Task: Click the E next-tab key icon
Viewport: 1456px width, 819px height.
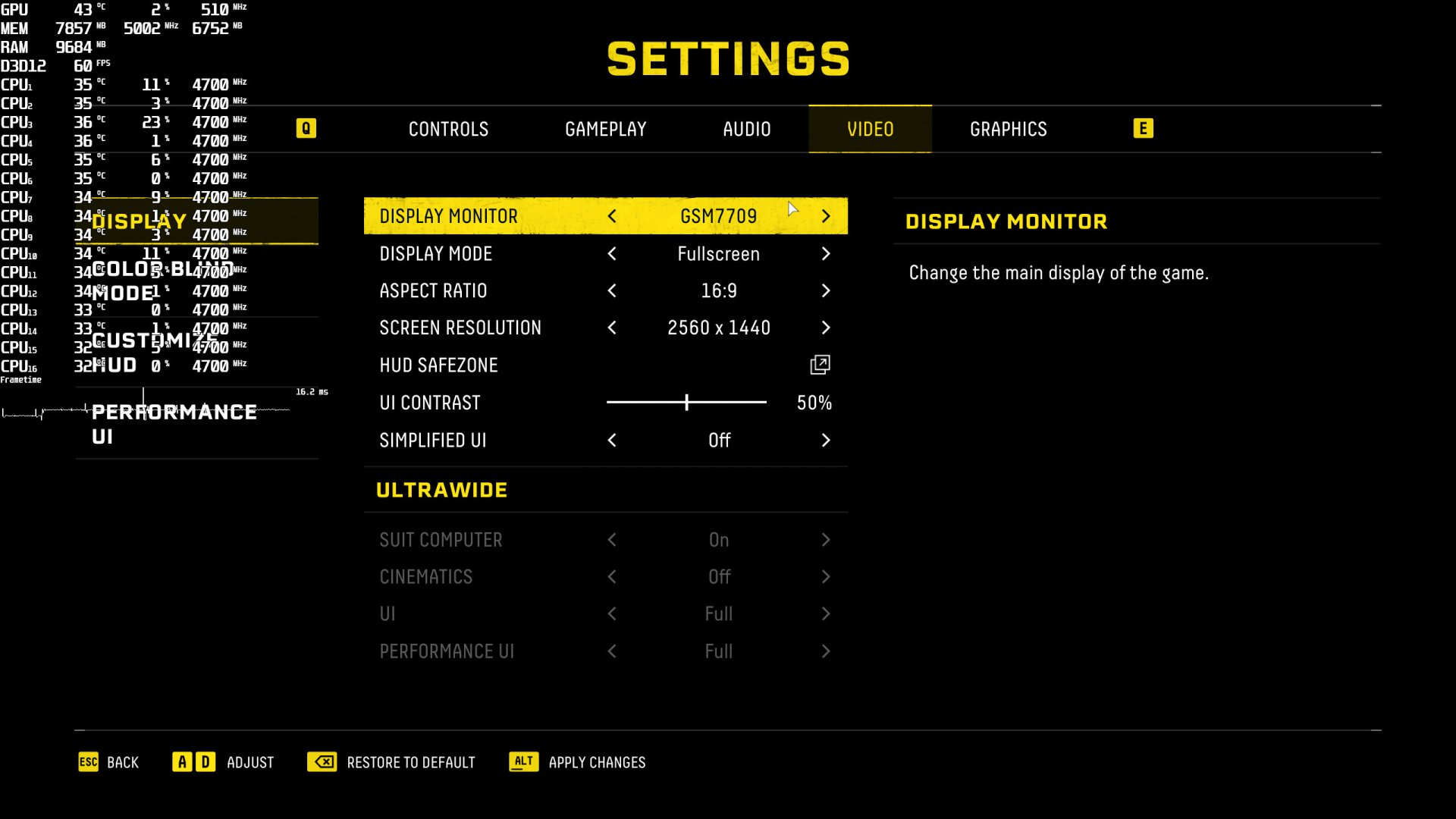Action: pyautogui.click(x=1143, y=128)
